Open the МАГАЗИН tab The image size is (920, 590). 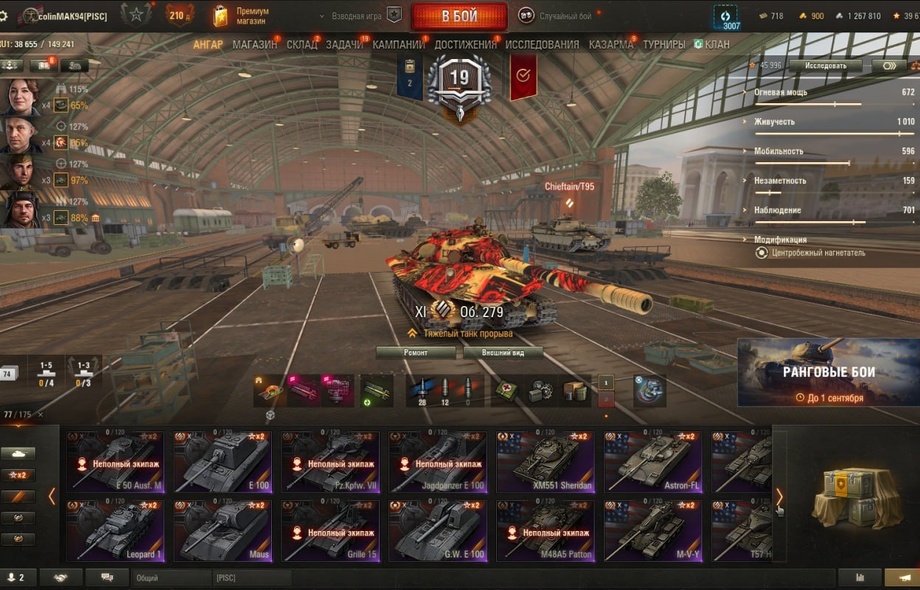tap(255, 45)
